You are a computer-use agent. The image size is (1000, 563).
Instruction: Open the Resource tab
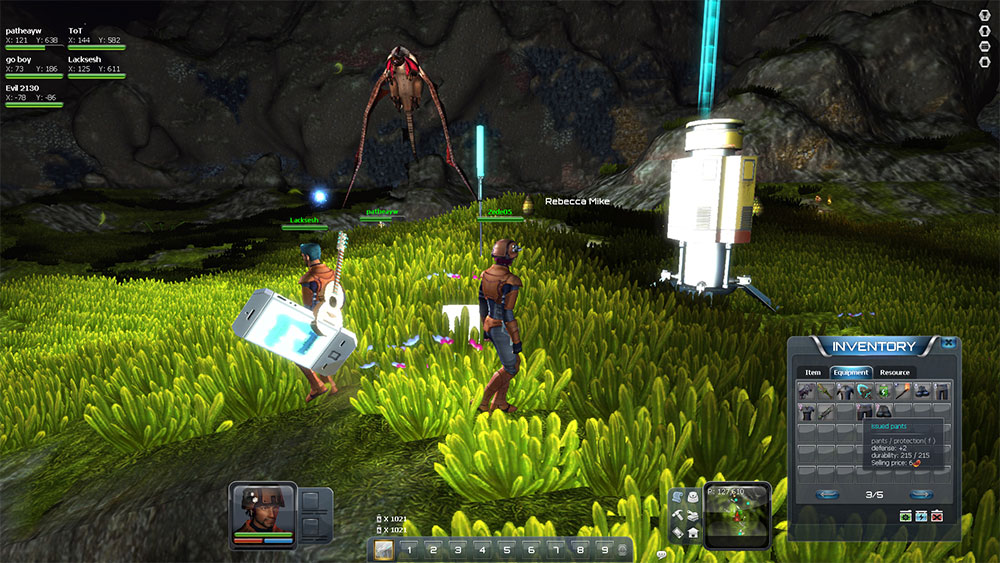pos(895,373)
